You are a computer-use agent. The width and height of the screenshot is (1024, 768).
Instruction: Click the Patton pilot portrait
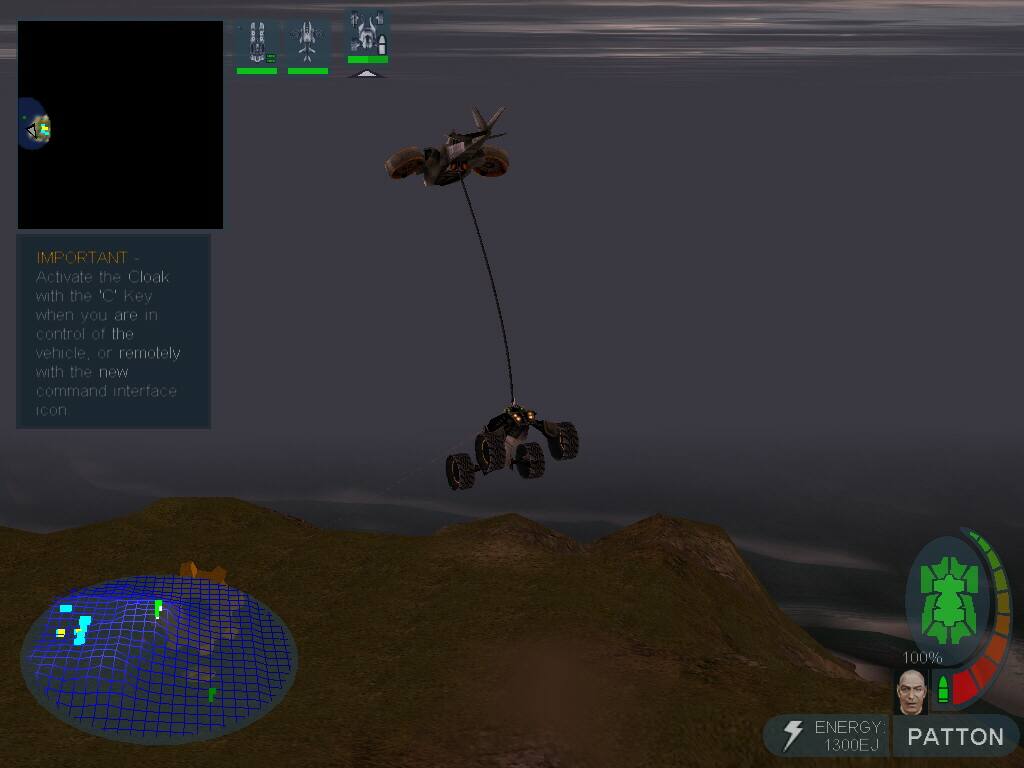click(911, 691)
